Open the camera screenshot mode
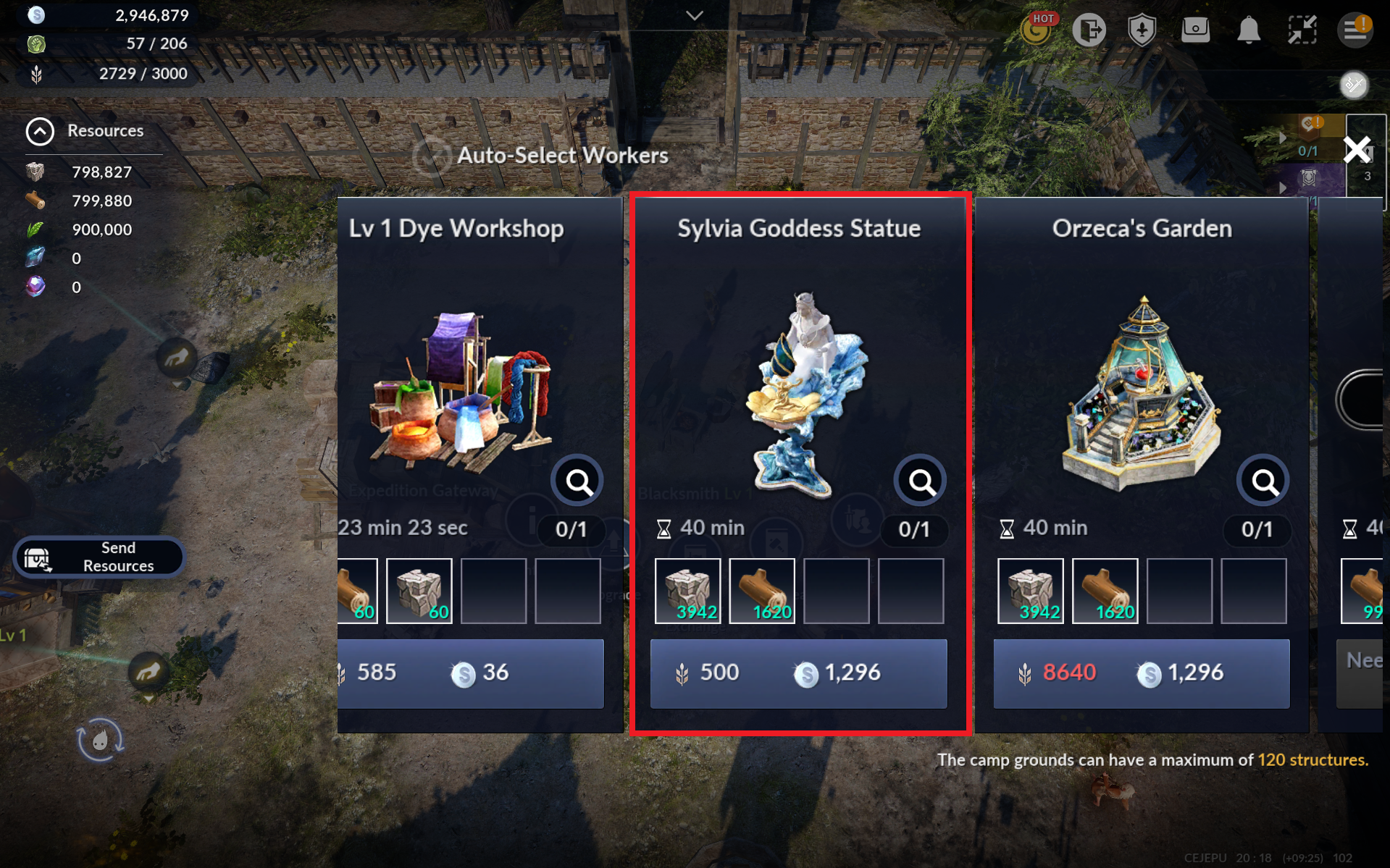Viewport: 1390px width, 868px height. [x=1195, y=30]
